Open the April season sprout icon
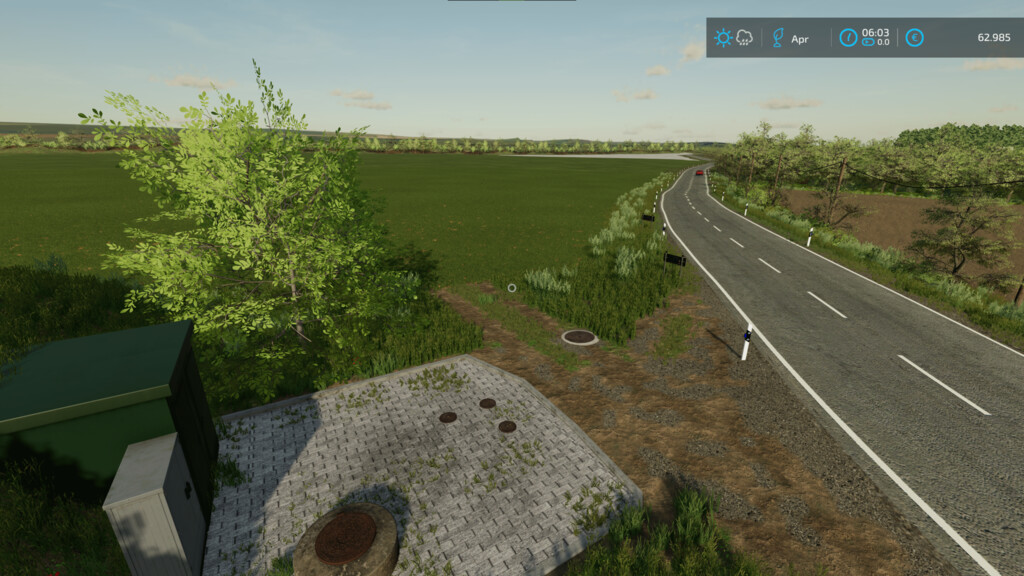The width and height of the screenshot is (1024, 576). tap(777, 38)
